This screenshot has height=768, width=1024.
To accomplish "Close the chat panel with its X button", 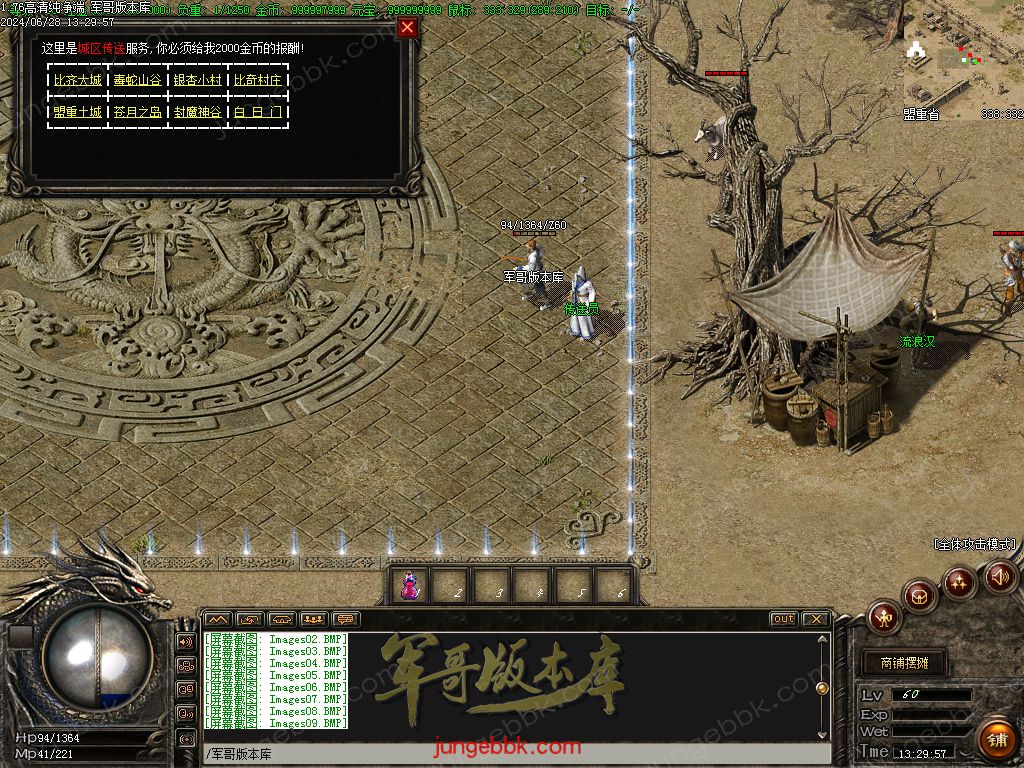I will point(815,619).
